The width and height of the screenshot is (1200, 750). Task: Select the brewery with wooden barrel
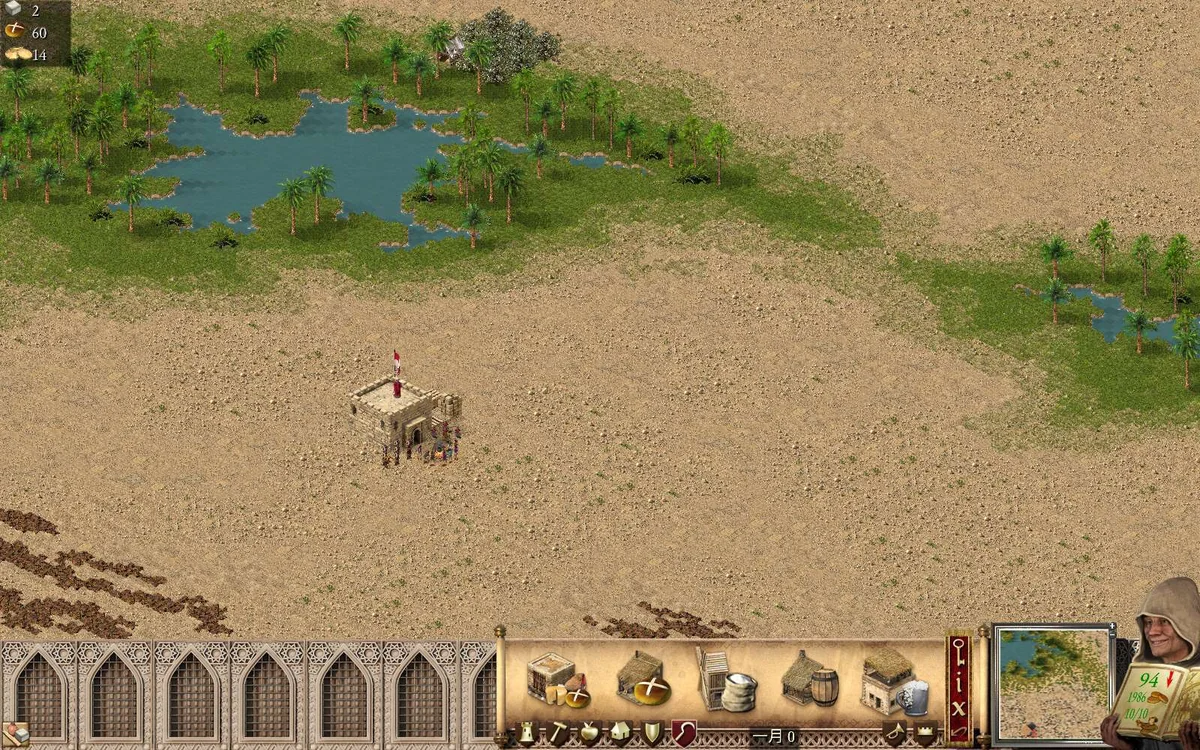(809, 680)
